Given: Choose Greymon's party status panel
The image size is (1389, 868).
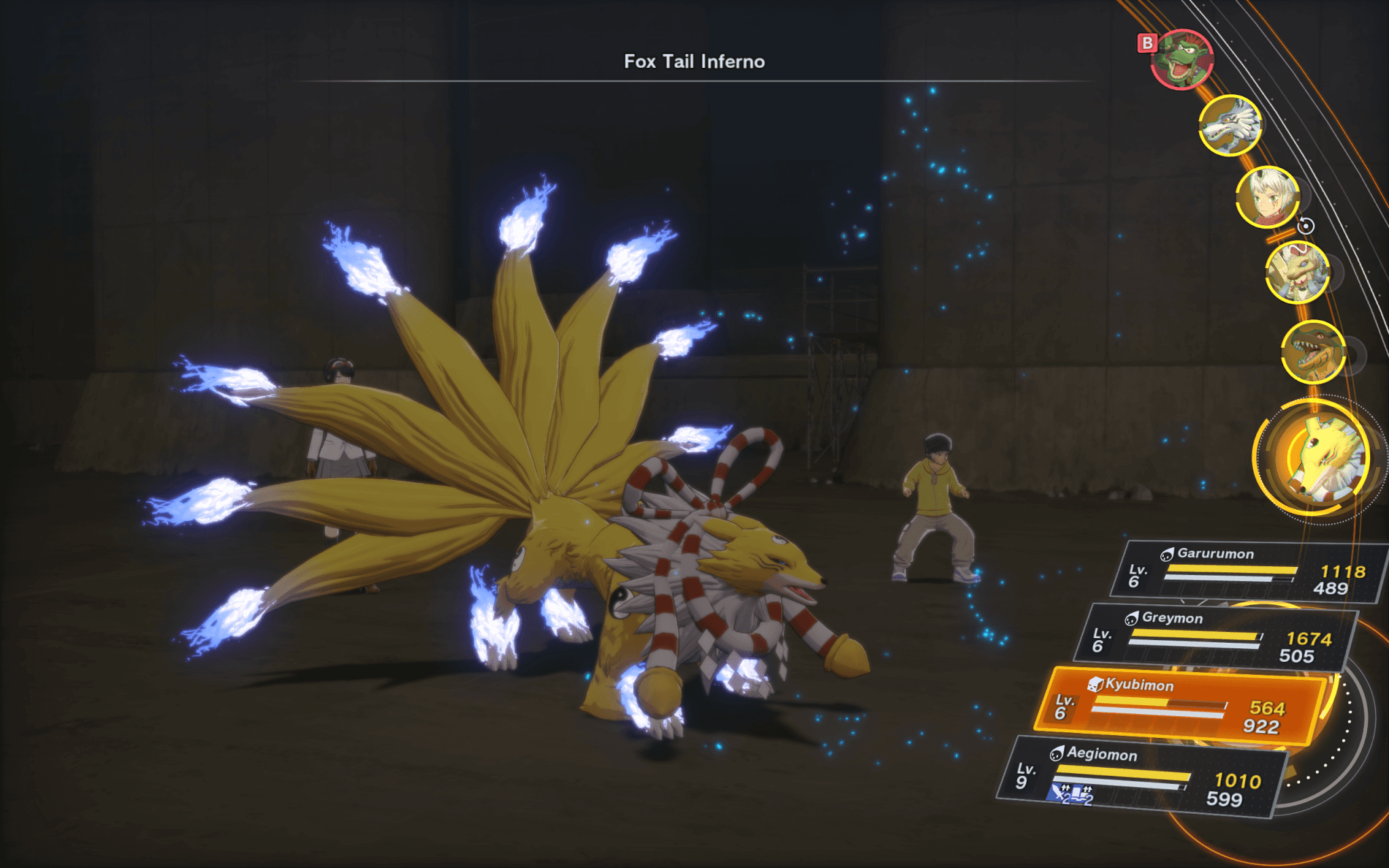Looking at the screenshot, I should click(x=1214, y=637).
